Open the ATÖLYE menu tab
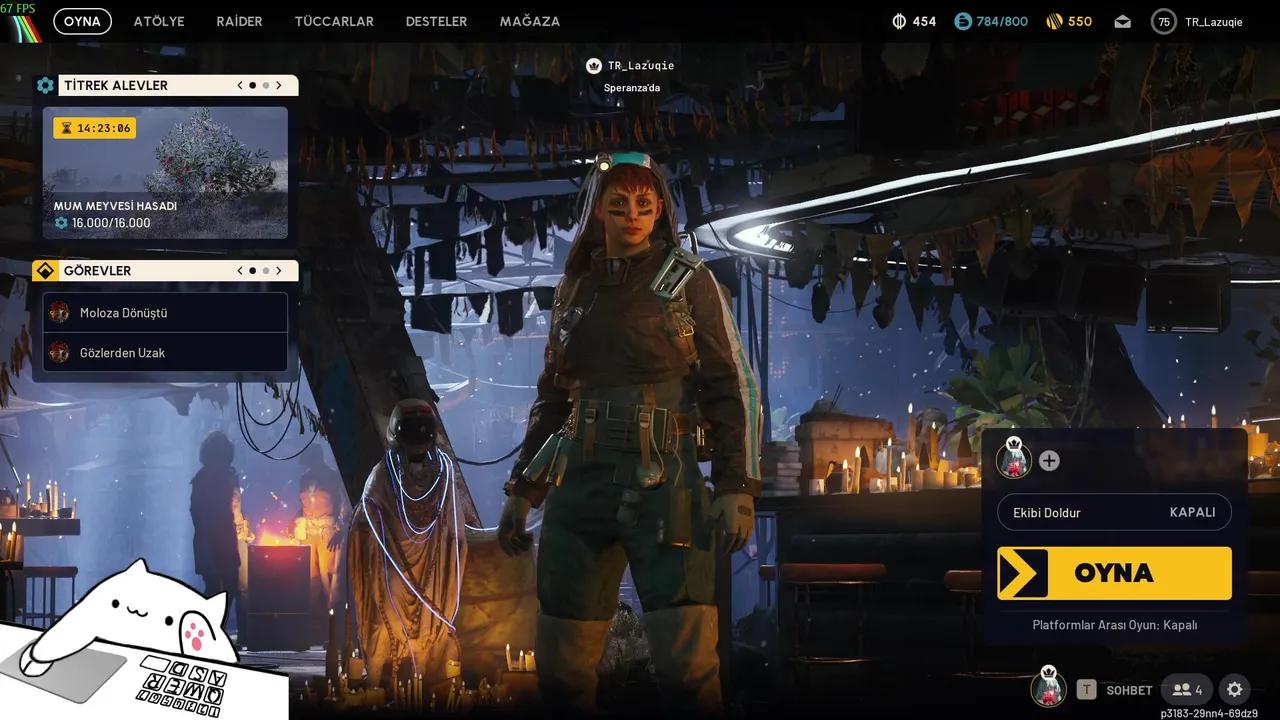The width and height of the screenshot is (1280, 720). (x=158, y=20)
